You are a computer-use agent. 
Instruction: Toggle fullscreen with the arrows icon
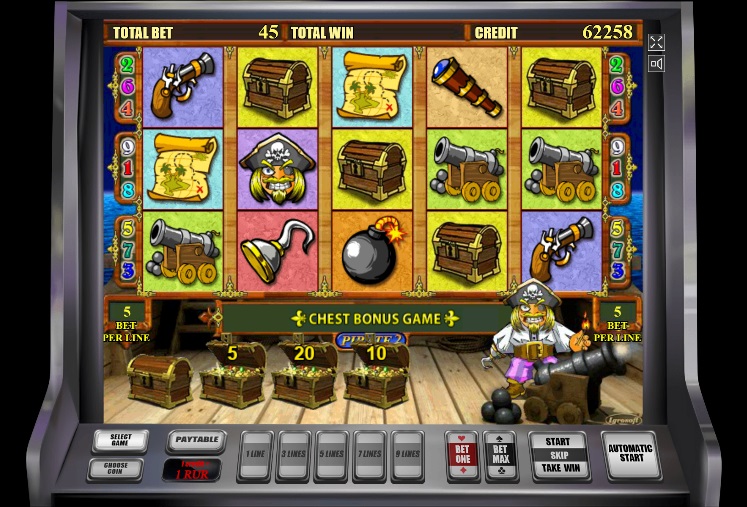(656, 42)
